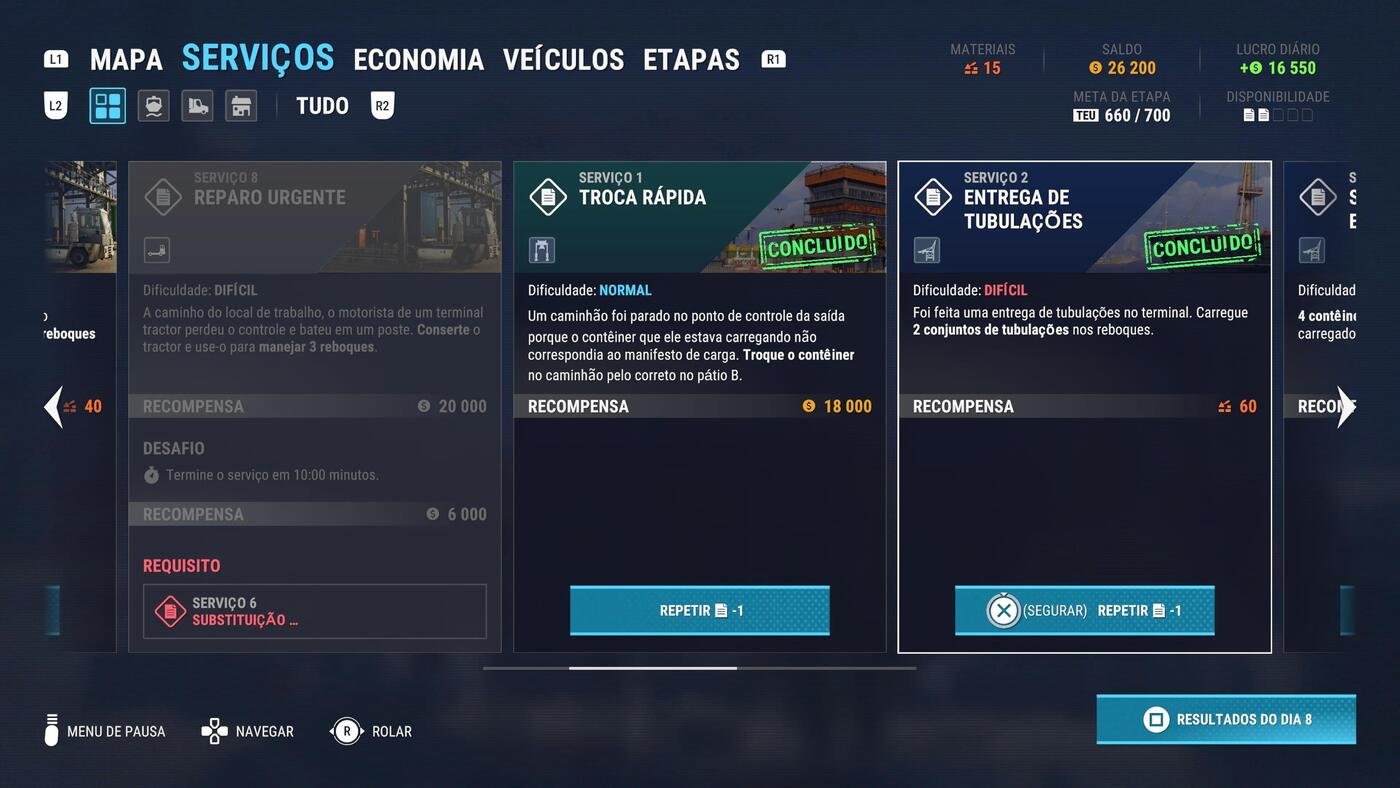This screenshot has width=1400, height=788.
Task: Choose the all-services grid filter
Action: (107, 106)
